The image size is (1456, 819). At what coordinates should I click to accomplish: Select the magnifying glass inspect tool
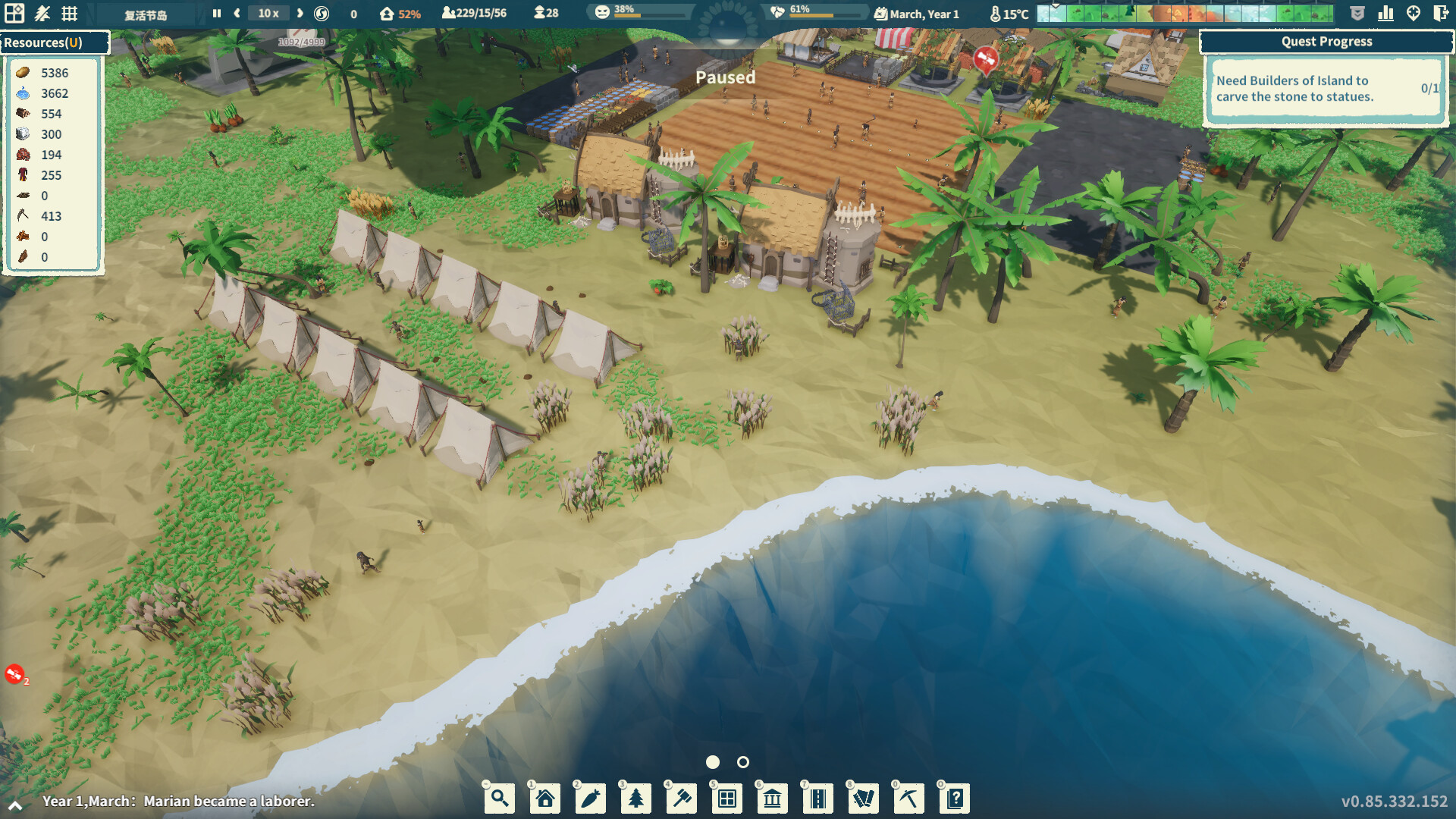tap(500, 798)
